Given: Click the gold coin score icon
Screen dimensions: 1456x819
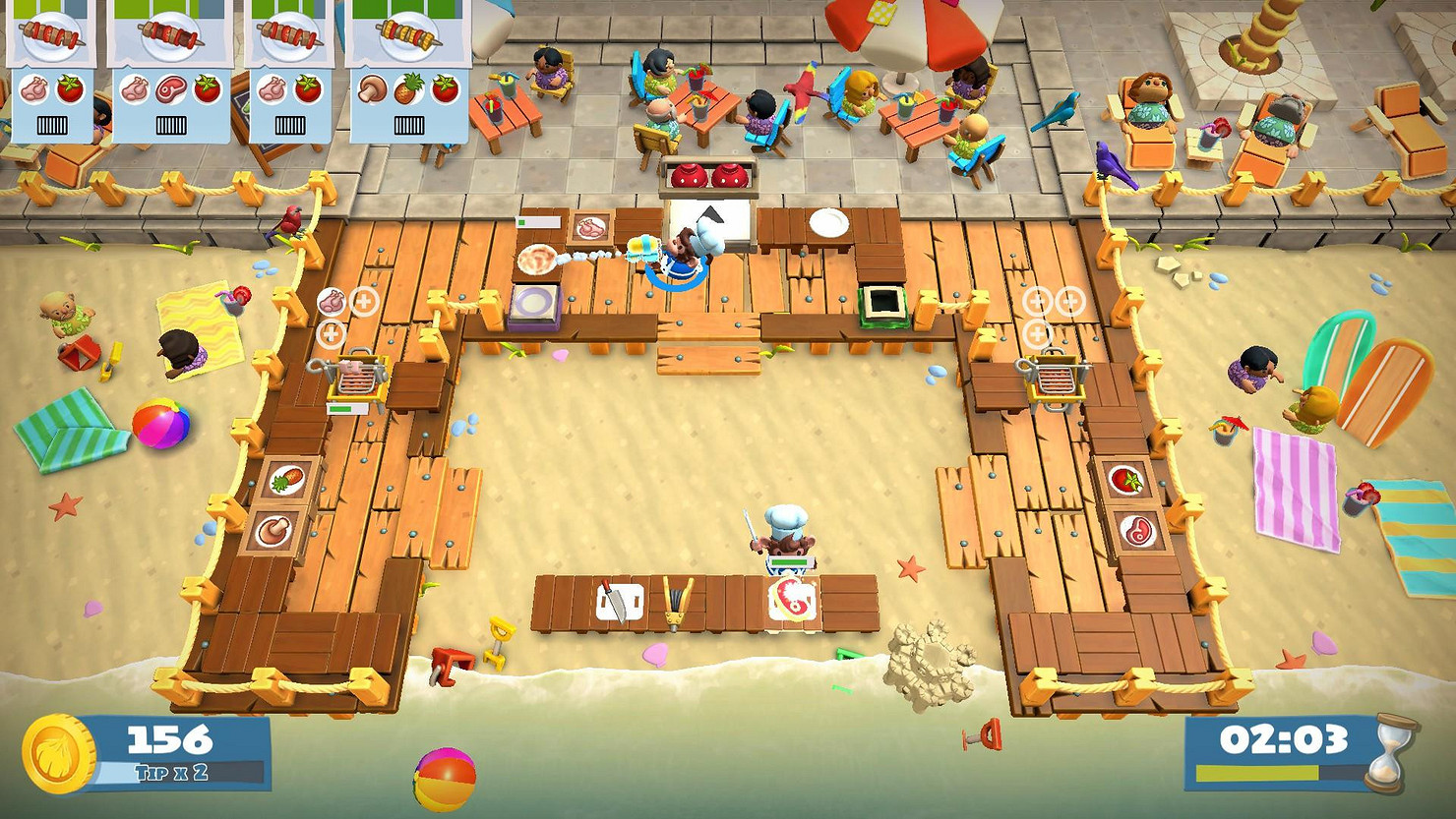Looking at the screenshot, I should [58, 753].
